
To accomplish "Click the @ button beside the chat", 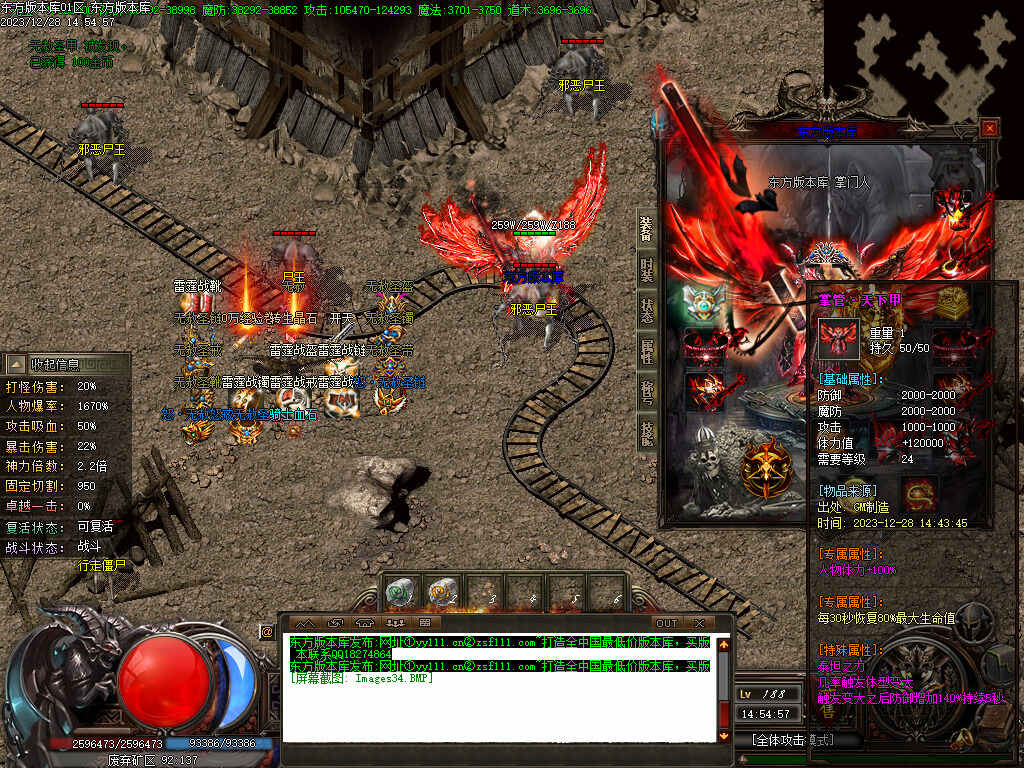I will coord(267,632).
